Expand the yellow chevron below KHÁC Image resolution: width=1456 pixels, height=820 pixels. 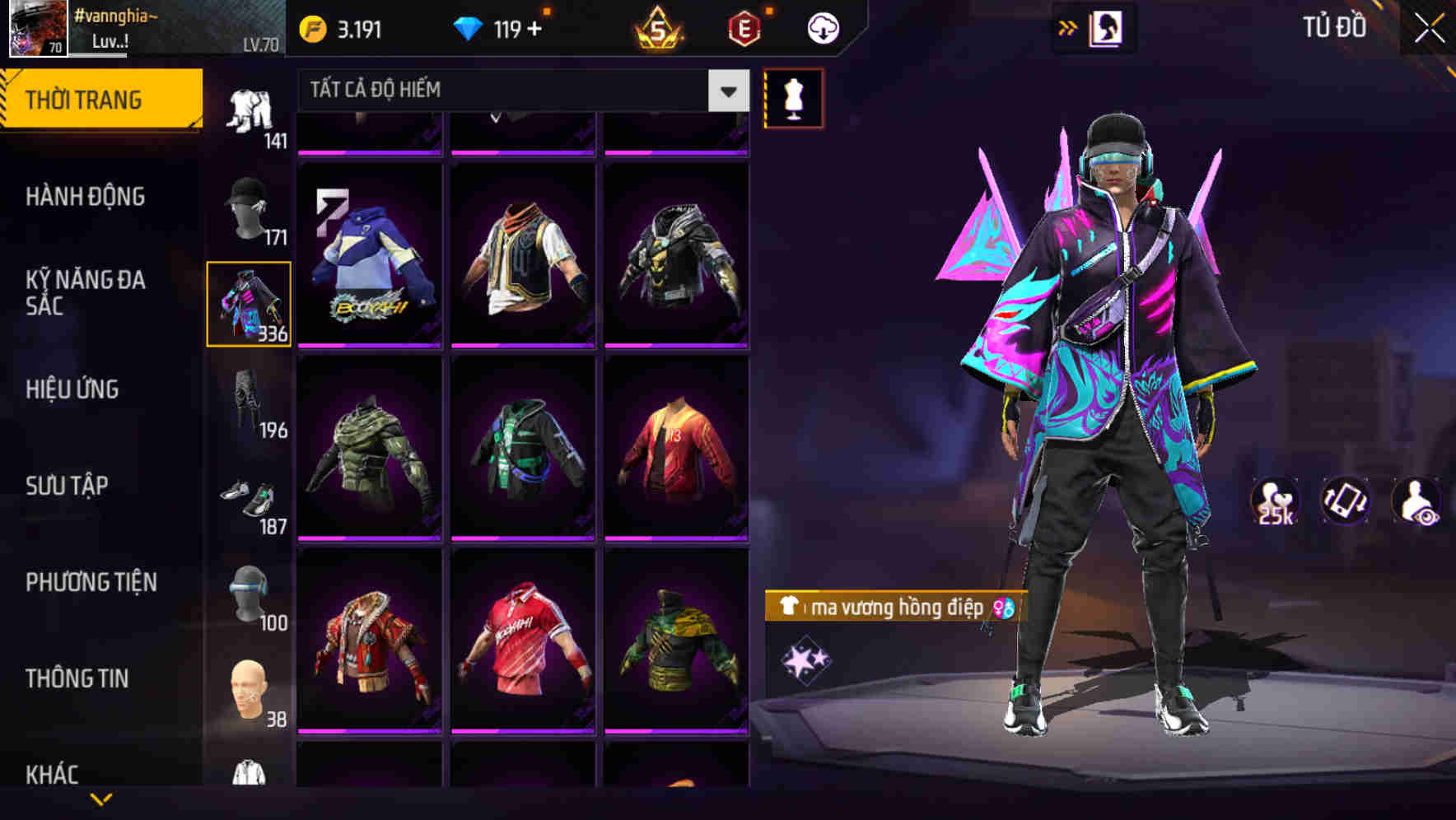[101, 801]
